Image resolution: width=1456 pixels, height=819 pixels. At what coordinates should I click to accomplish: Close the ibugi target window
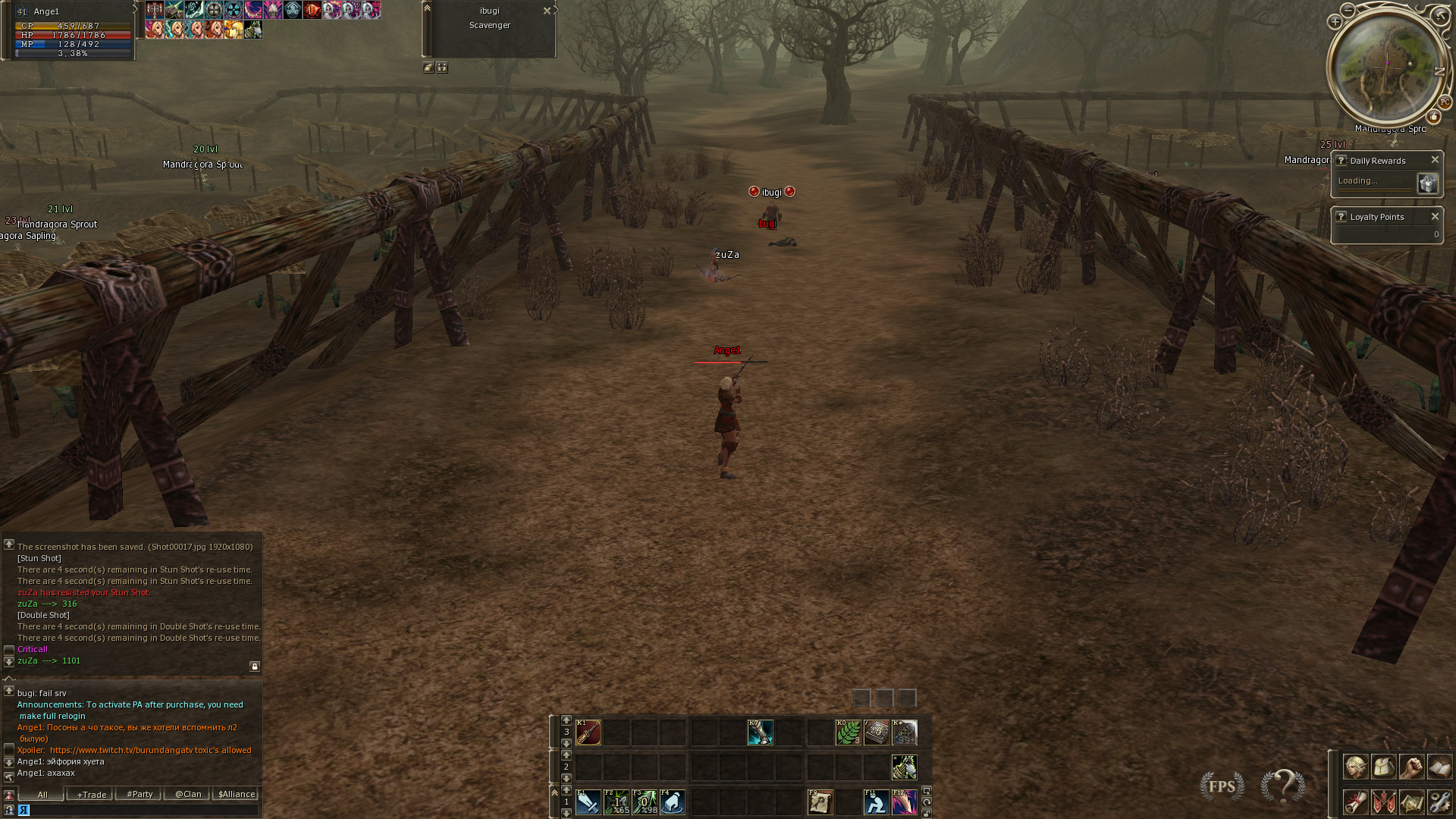tap(547, 11)
